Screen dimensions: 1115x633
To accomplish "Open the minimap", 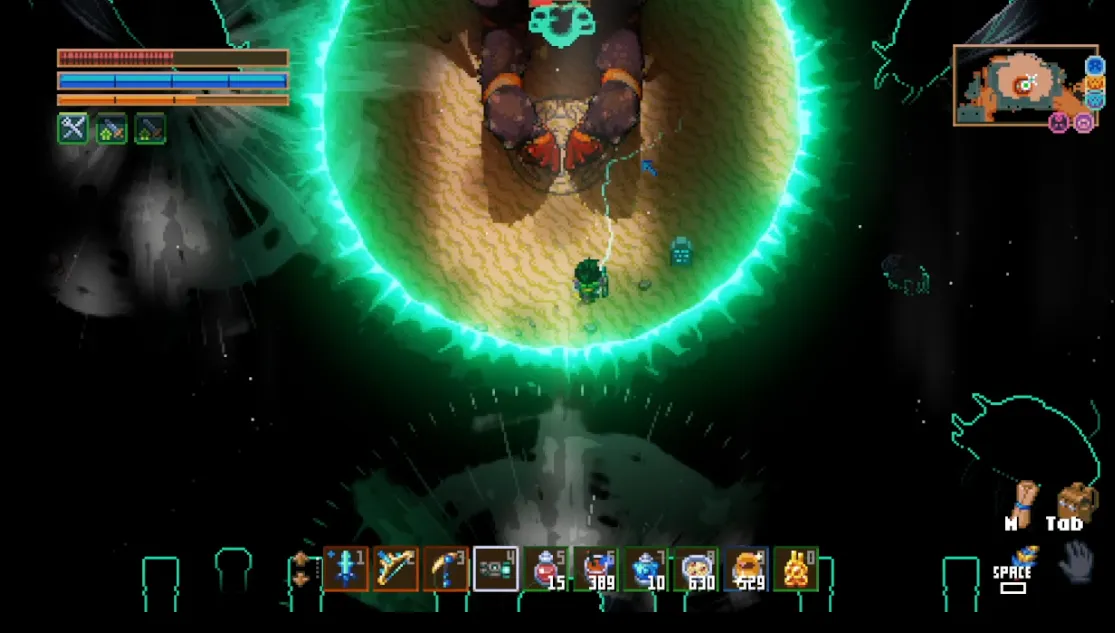I will [x=1016, y=85].
